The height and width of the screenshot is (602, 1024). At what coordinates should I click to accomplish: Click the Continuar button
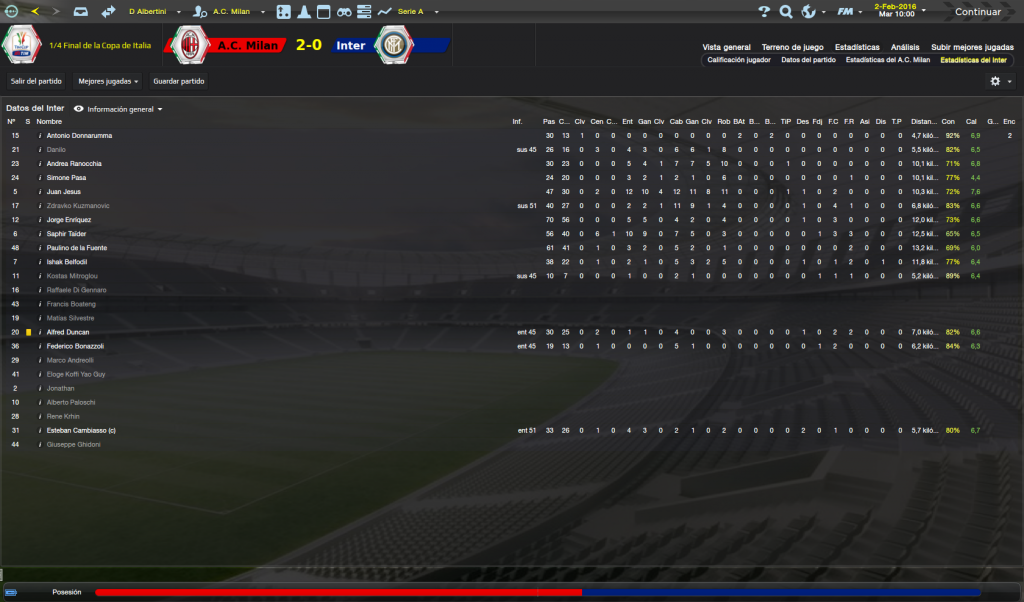click(x=975, y=12)
